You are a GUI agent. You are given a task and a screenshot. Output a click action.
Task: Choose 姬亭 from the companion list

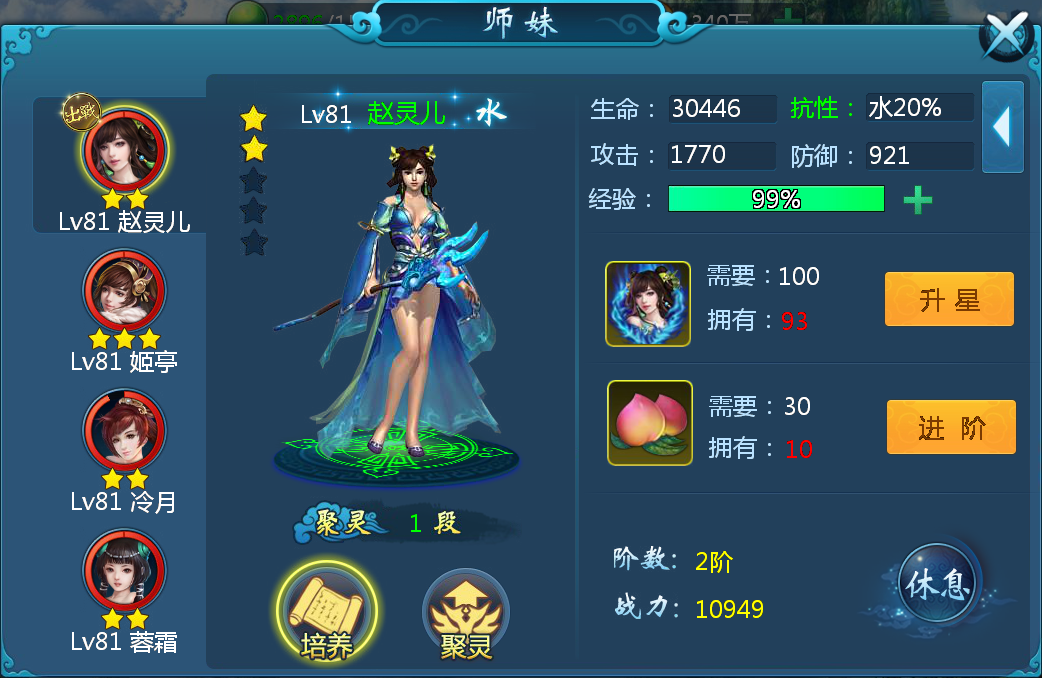(x=124, y=291)
